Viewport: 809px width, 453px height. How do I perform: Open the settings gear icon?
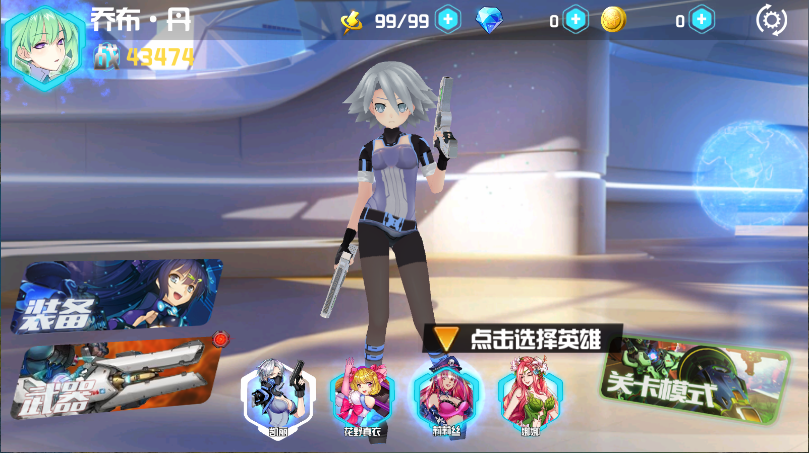point(771,19)
